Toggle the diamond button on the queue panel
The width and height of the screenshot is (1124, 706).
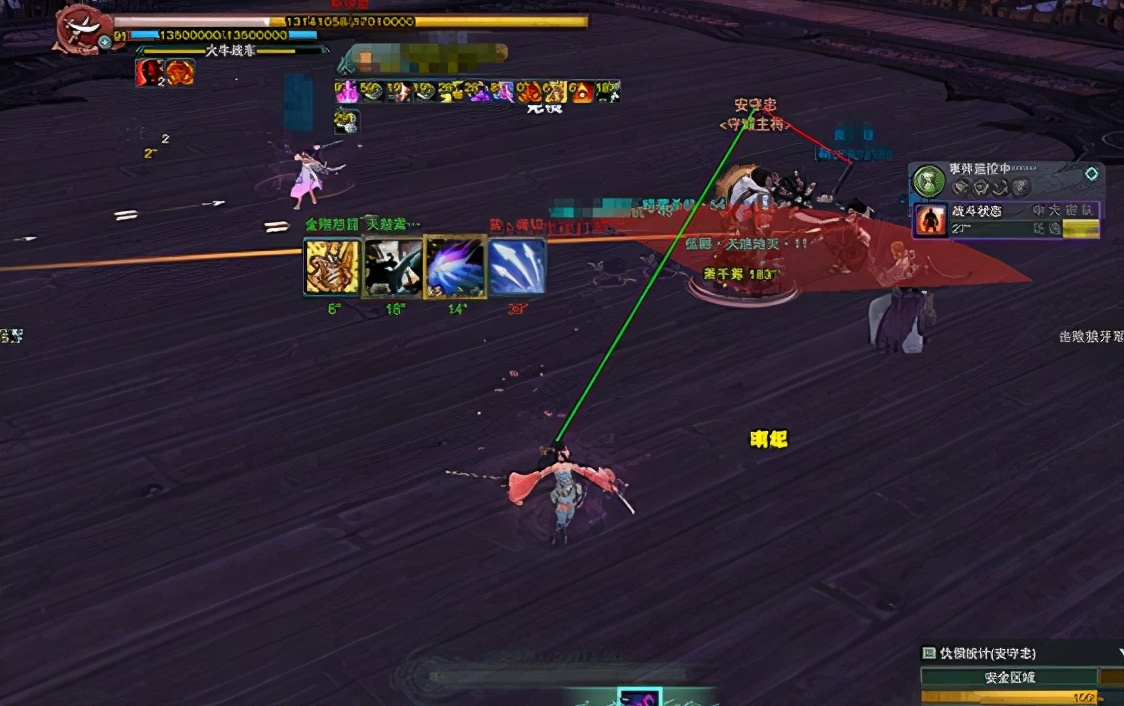1091,174
